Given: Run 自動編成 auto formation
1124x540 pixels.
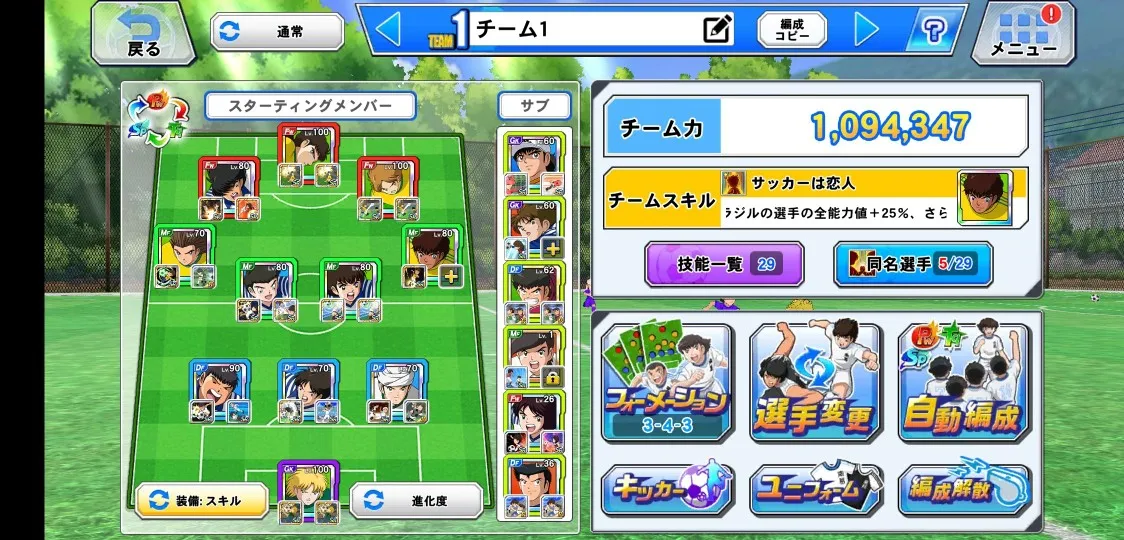Looking at the screenshot, I should (964, 383).
